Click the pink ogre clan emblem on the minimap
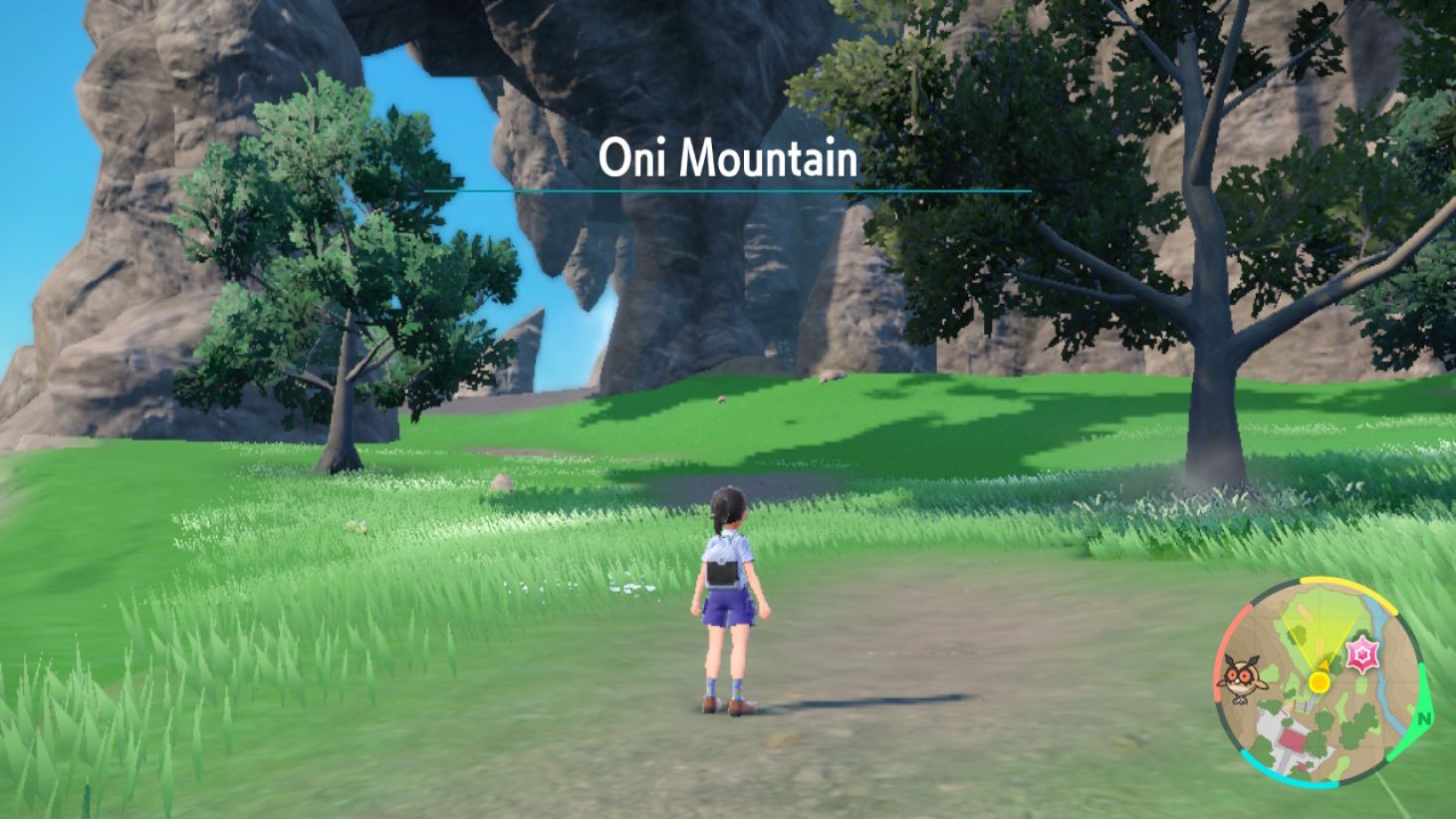This screenshot has height=819, width=1456. 1360,652
